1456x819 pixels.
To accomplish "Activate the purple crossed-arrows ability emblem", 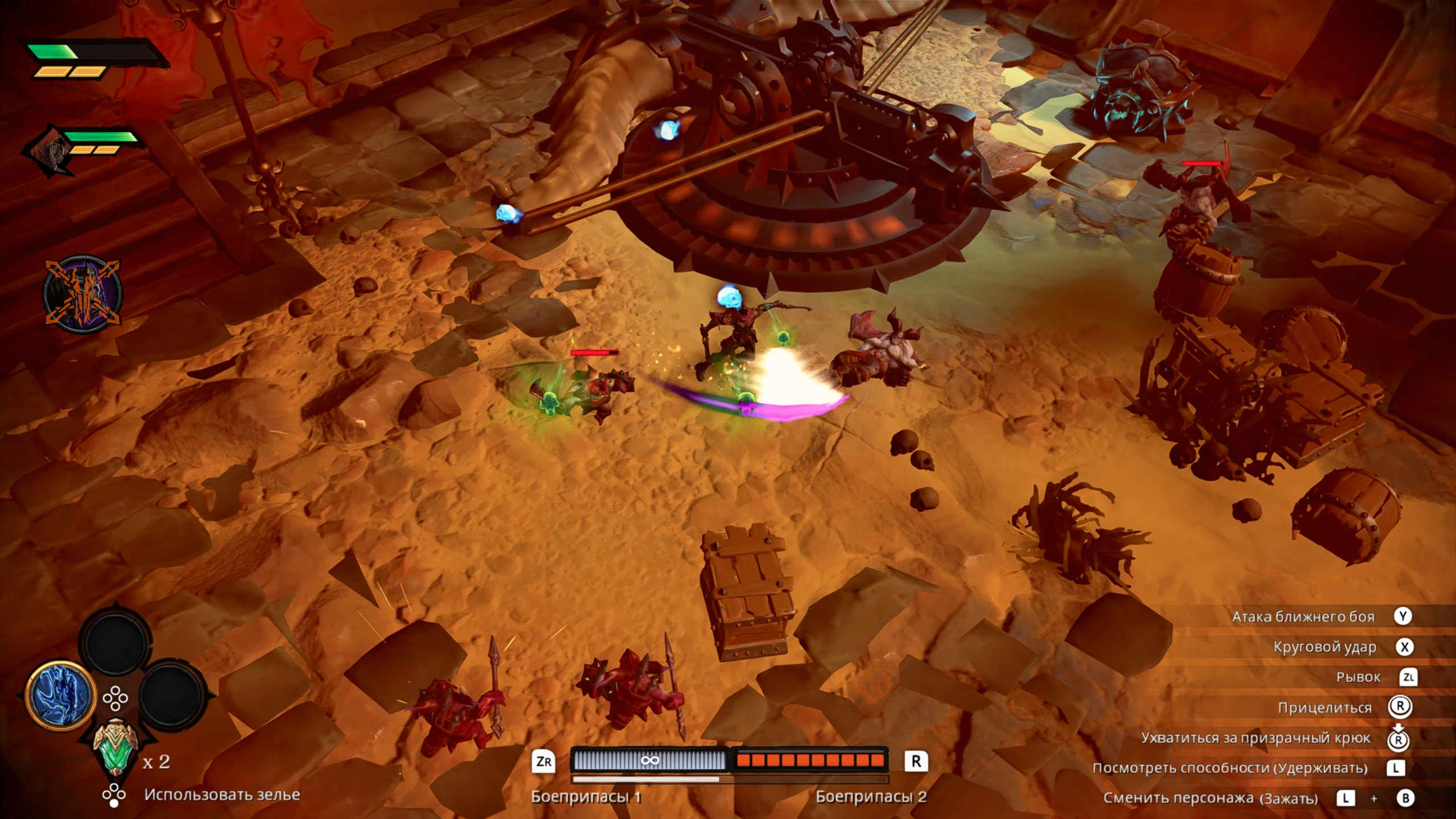I will 83,293.
